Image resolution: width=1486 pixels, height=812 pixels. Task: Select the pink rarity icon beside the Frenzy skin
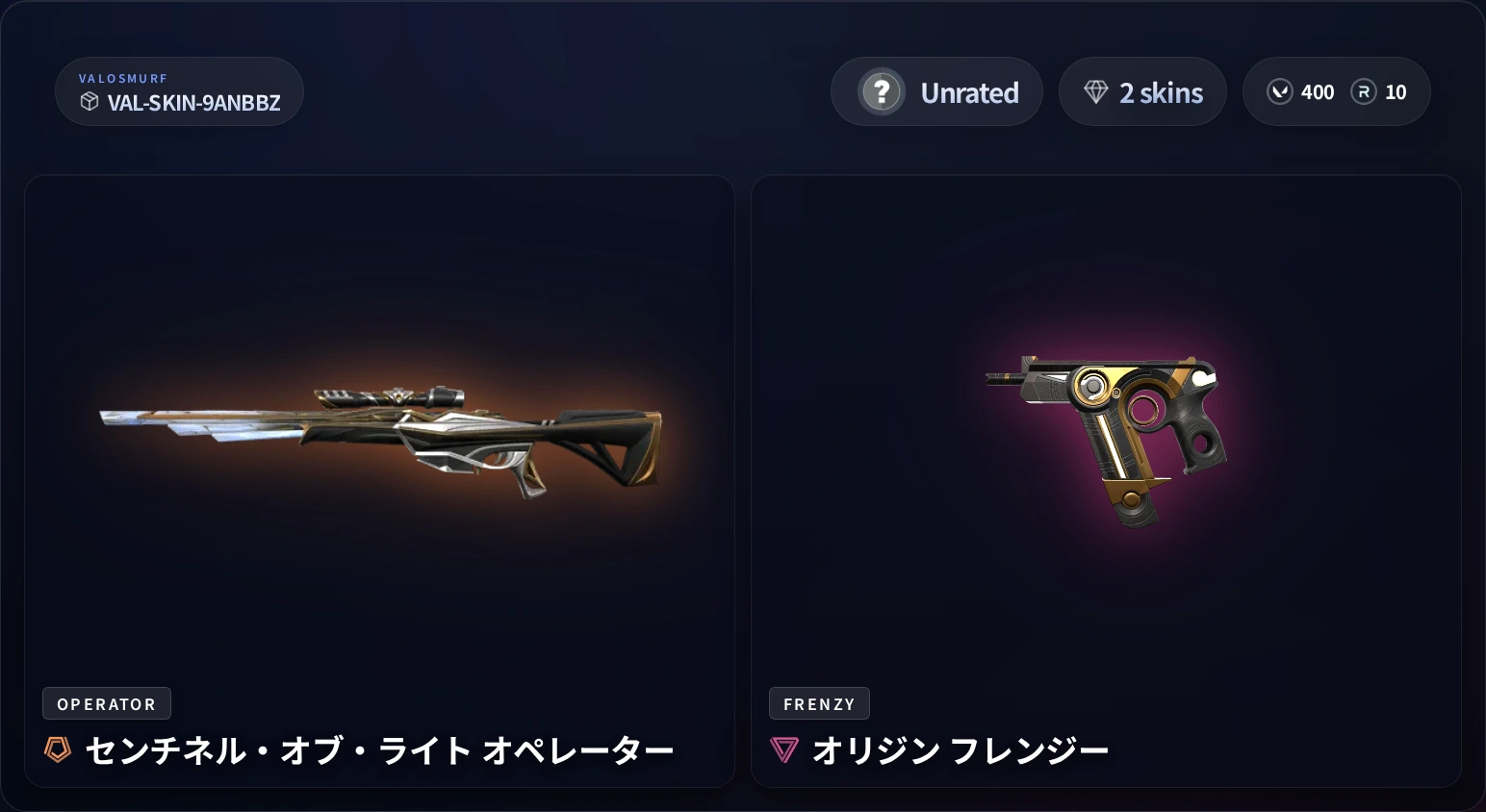click(784, 750)
